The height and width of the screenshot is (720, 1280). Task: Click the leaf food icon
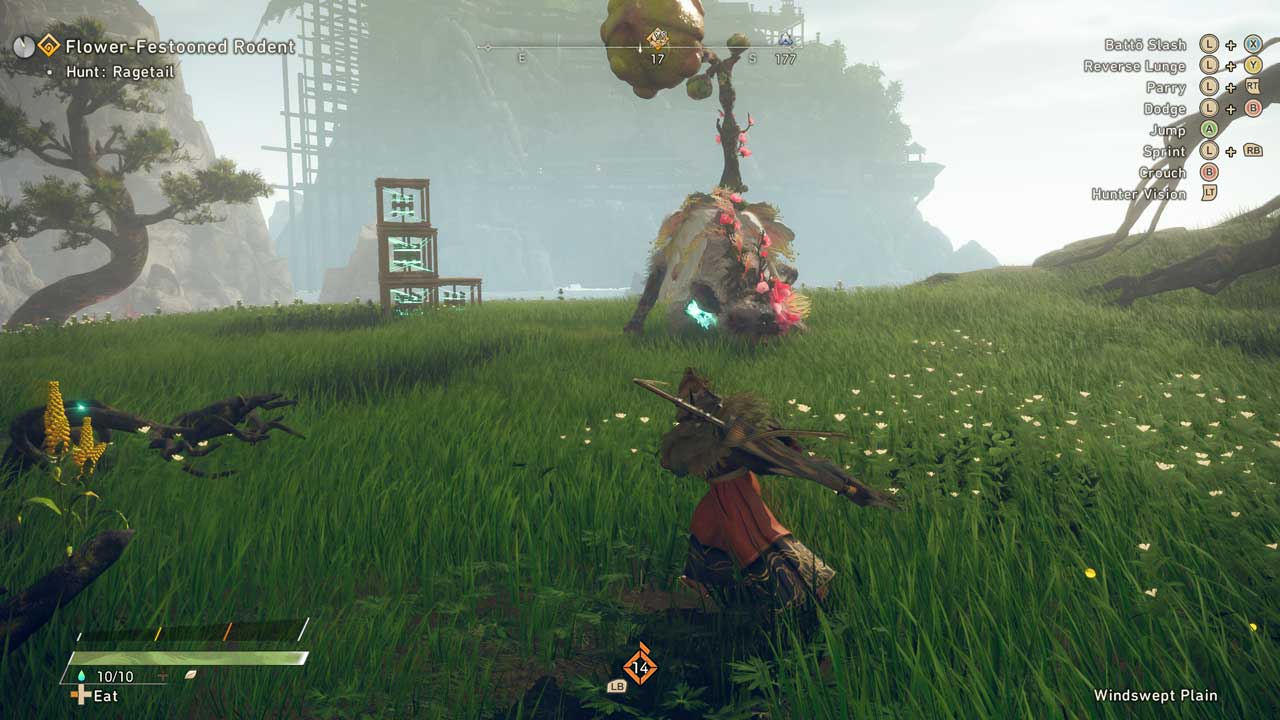tap(190, 676)
